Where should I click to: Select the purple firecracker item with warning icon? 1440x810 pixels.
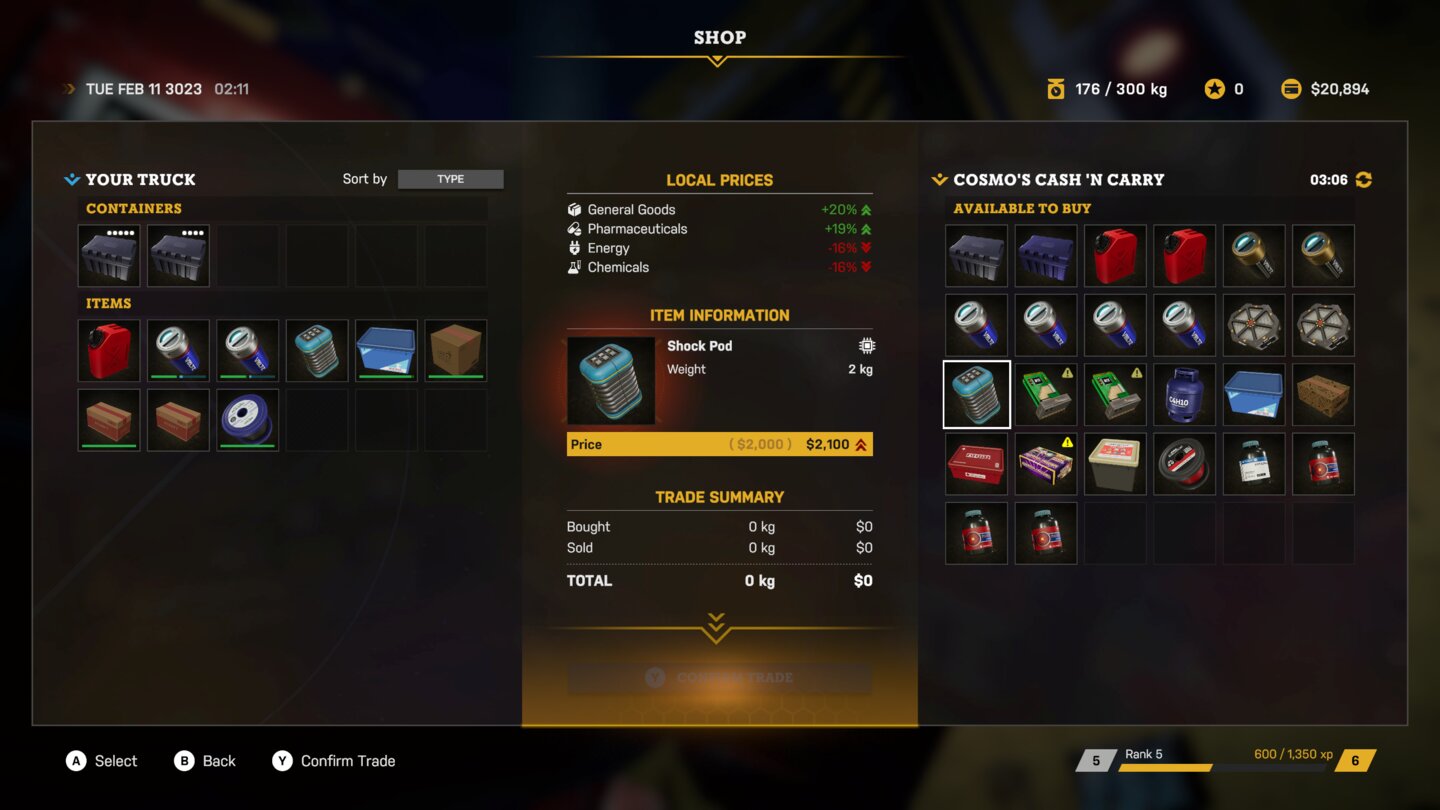tap(1045, 462)
